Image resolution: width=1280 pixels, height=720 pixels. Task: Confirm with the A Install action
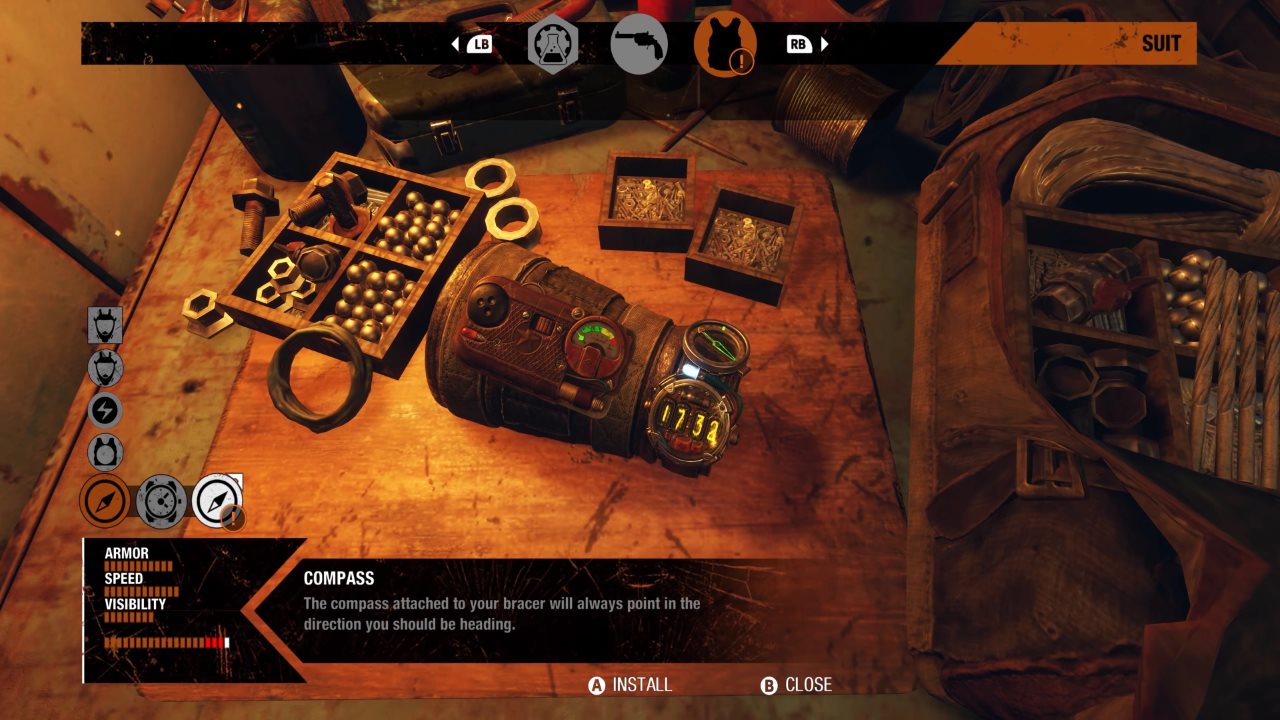630,686
